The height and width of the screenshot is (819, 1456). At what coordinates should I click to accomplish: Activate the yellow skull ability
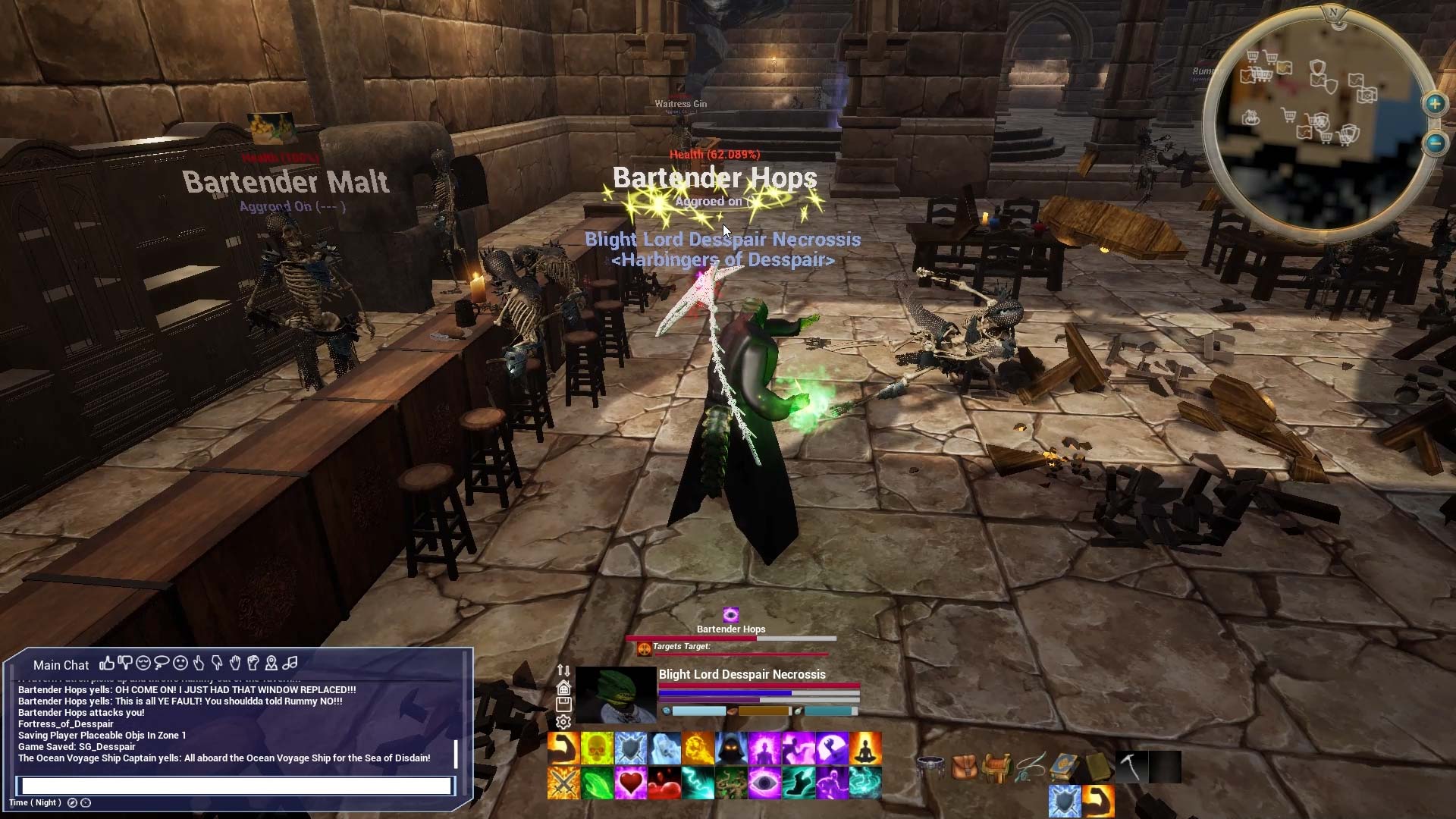(597, 748)
